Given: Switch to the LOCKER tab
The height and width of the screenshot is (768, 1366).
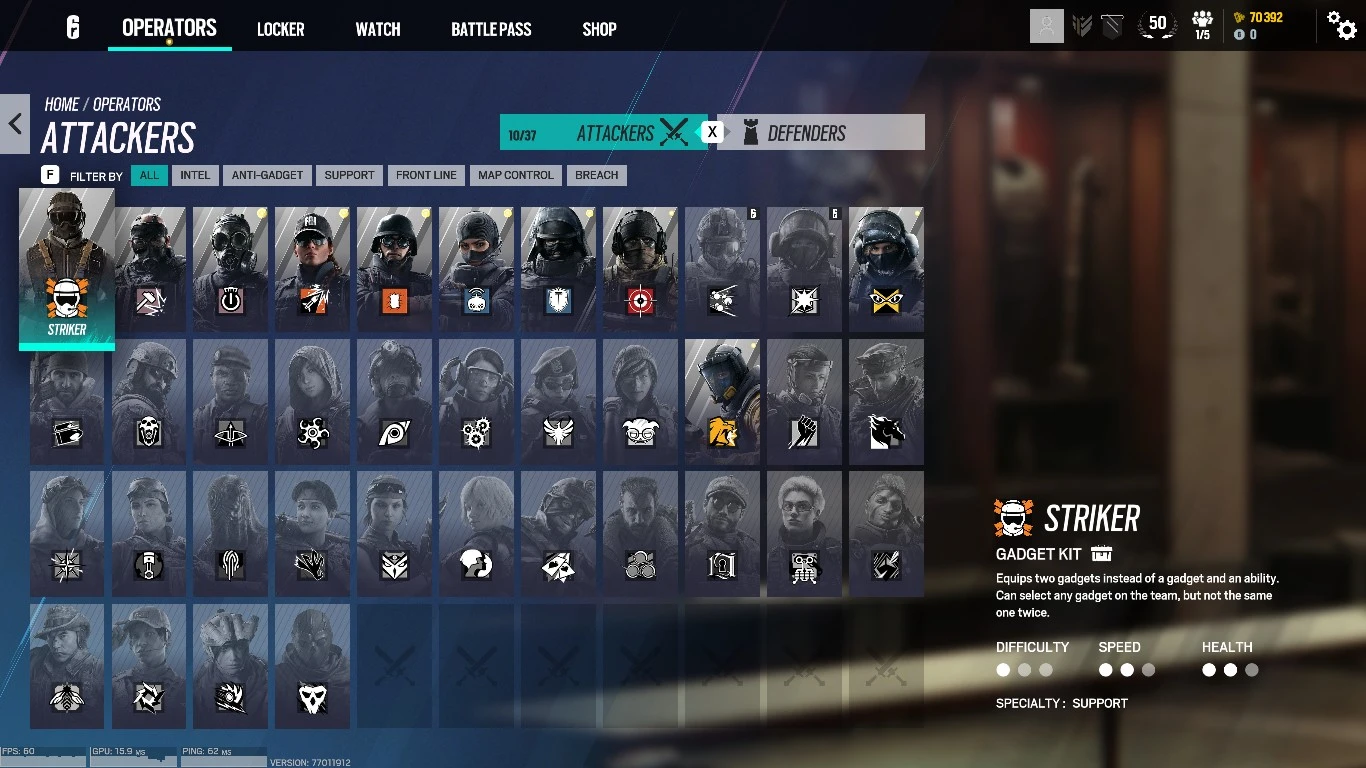Looking at the screenshot, I should coord(280,29).
